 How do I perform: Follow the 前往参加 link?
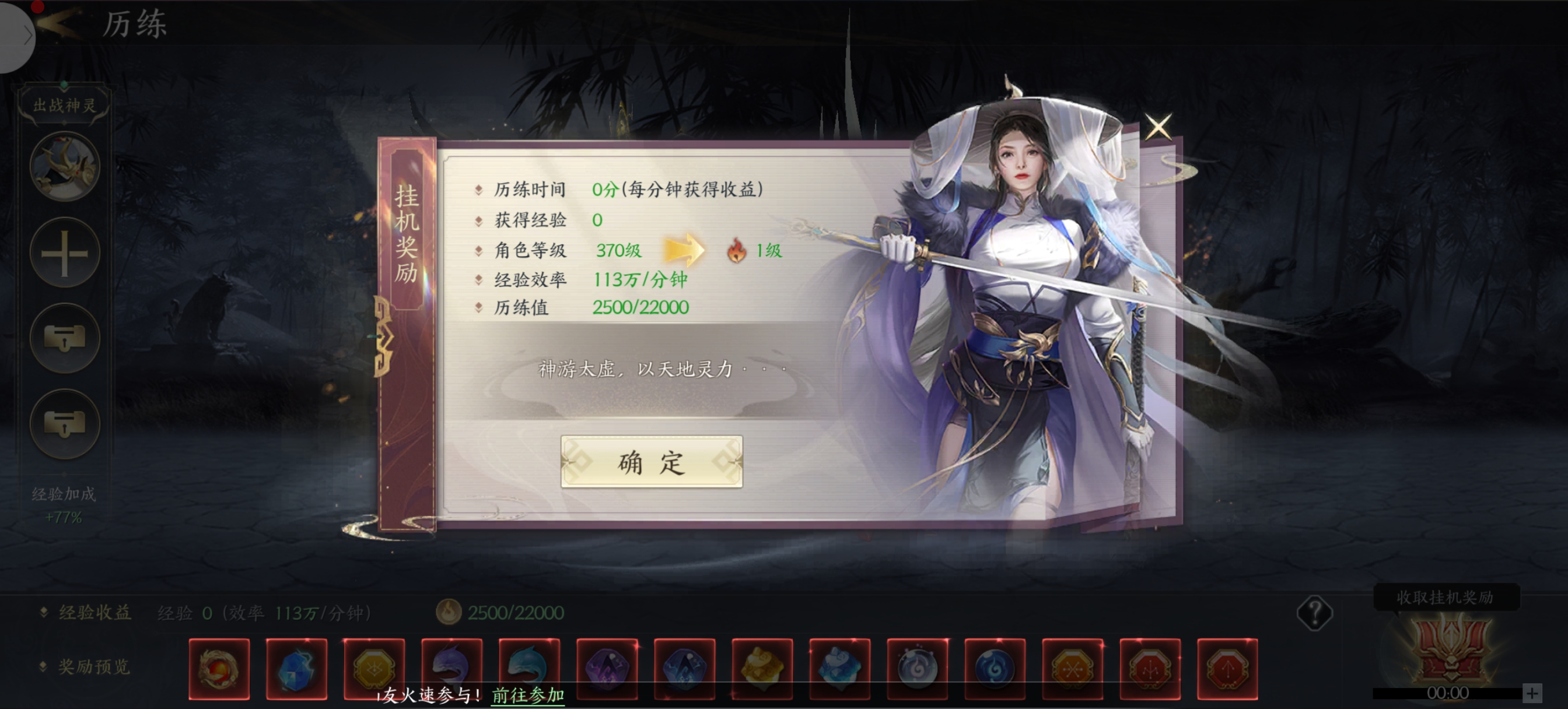pos(528,695)
